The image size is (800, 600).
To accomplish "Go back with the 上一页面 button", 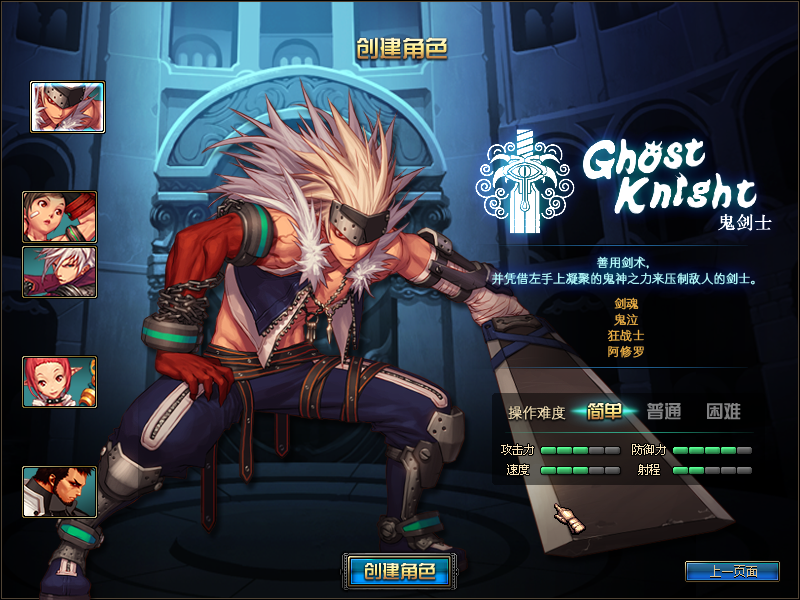I will pos(733,572).
